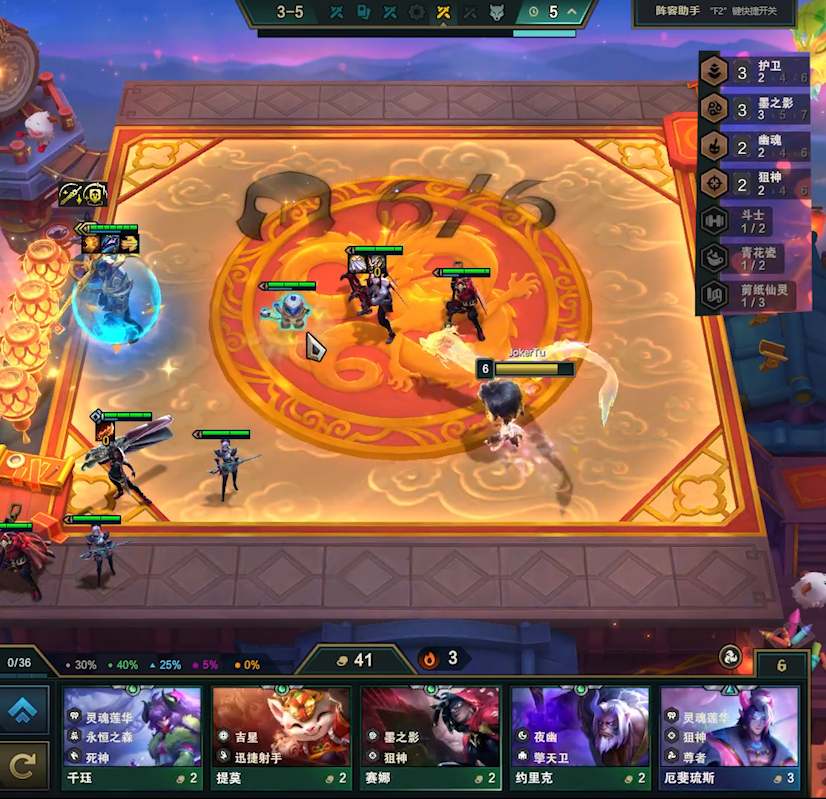
Task: Purchase the 提莫 (Teemo) shop card
Action: tap(282, 738)
